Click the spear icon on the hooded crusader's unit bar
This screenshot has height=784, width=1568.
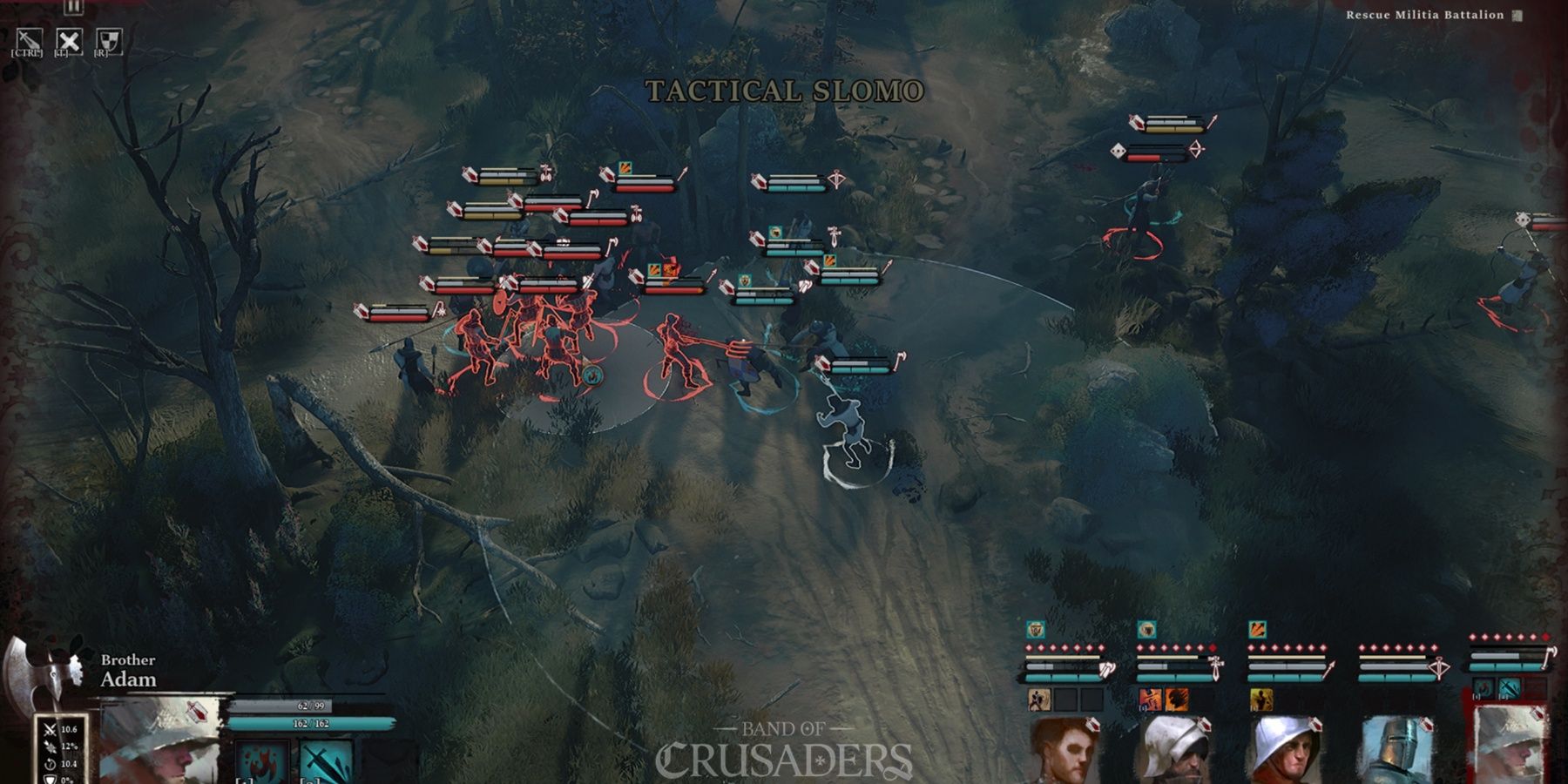coord(1329,668)
